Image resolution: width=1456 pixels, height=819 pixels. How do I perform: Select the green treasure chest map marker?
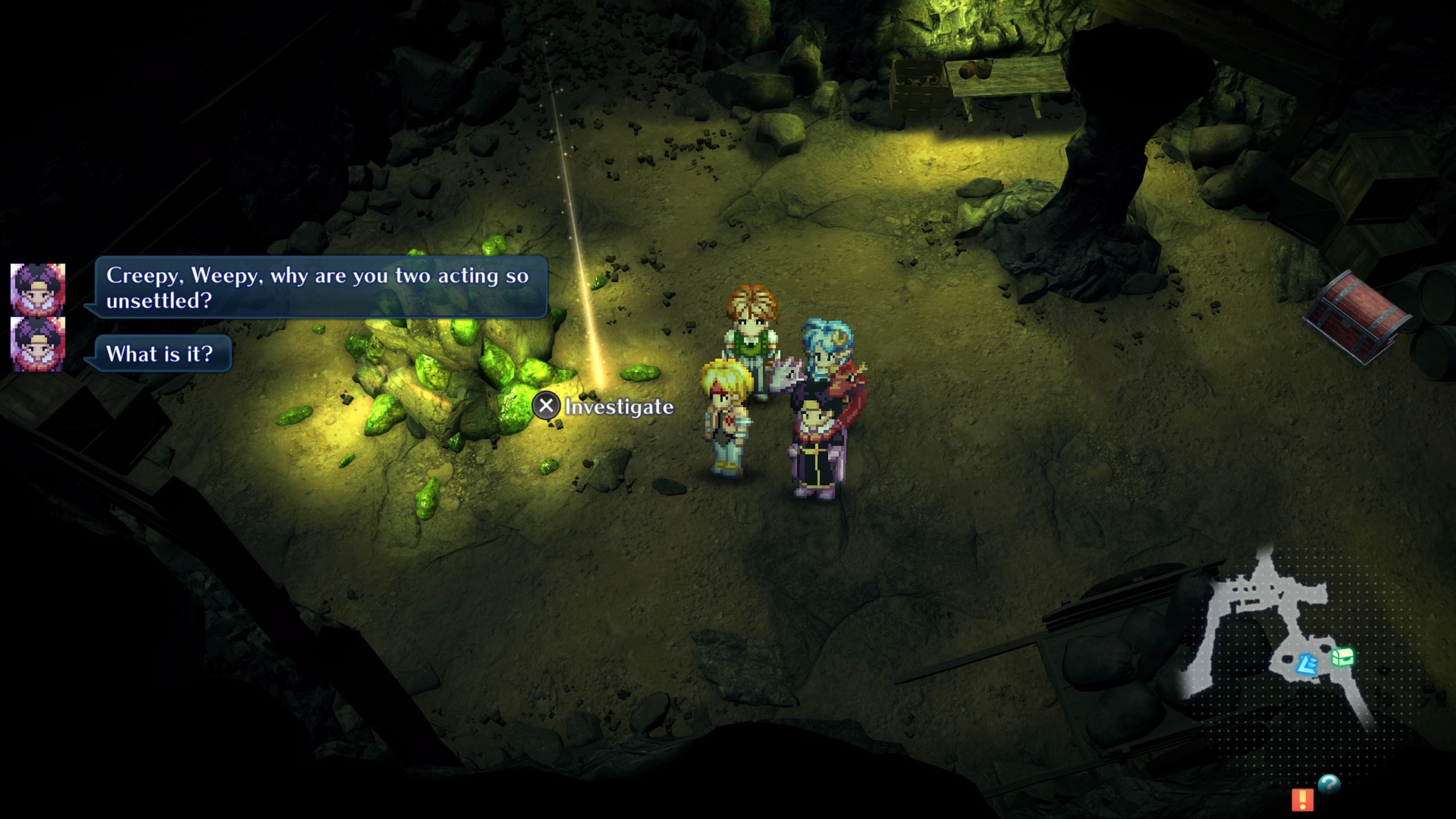(x=1342, y=658)
